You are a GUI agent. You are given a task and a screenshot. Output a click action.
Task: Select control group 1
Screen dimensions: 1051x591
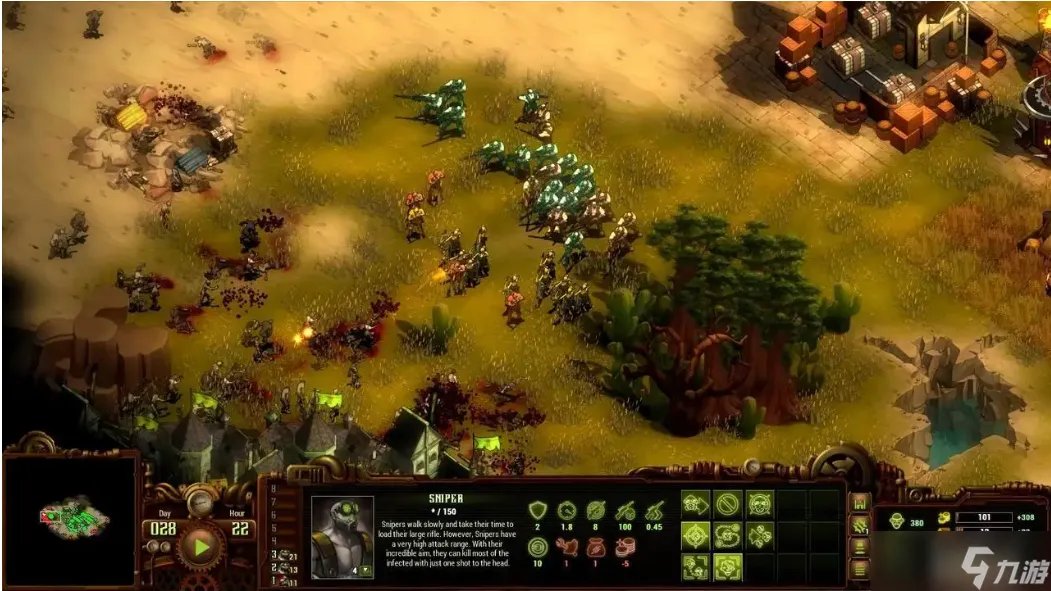click(x=284, y=581)
